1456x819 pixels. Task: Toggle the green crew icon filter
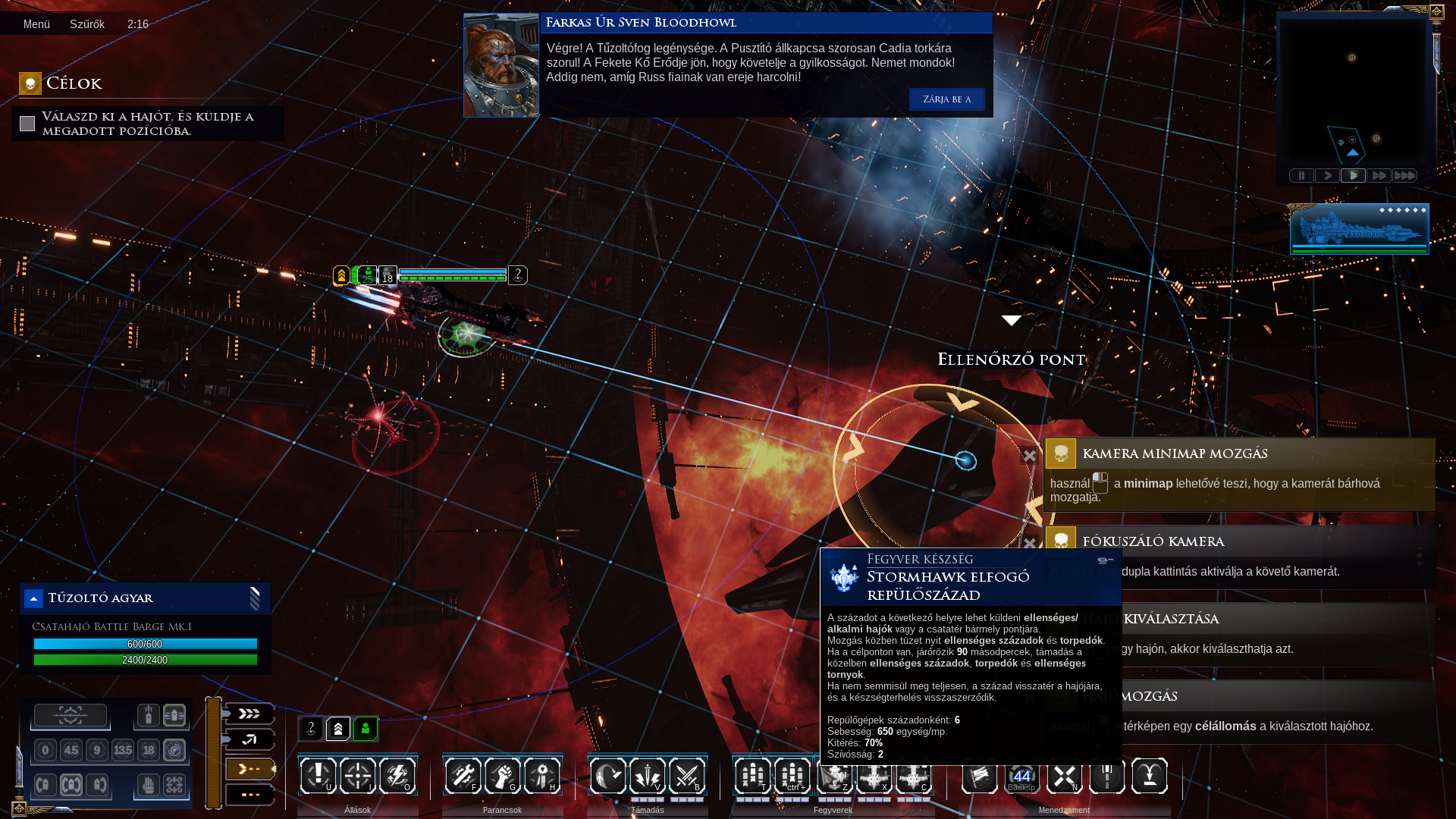[x=366, y=729]
